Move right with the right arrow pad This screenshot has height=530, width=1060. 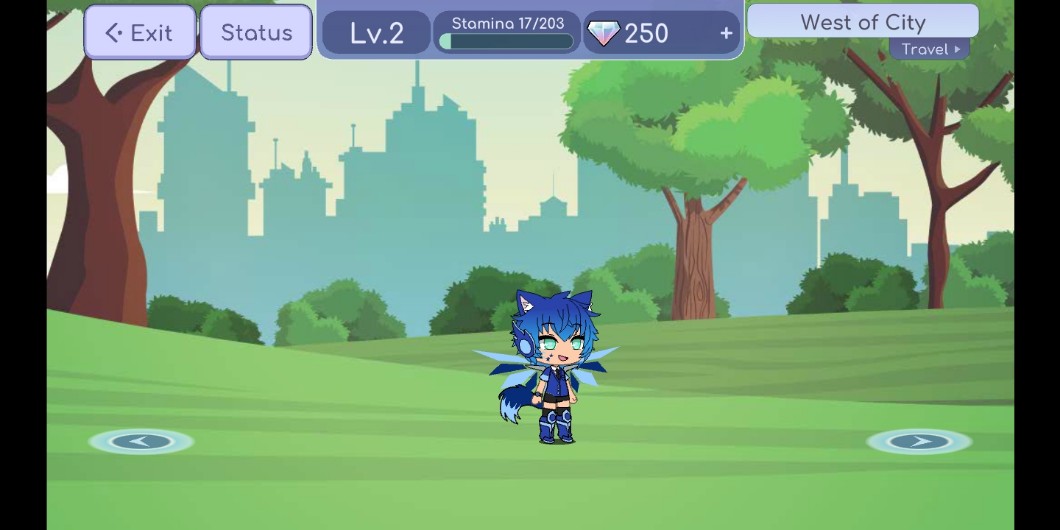tap(918, 441)
